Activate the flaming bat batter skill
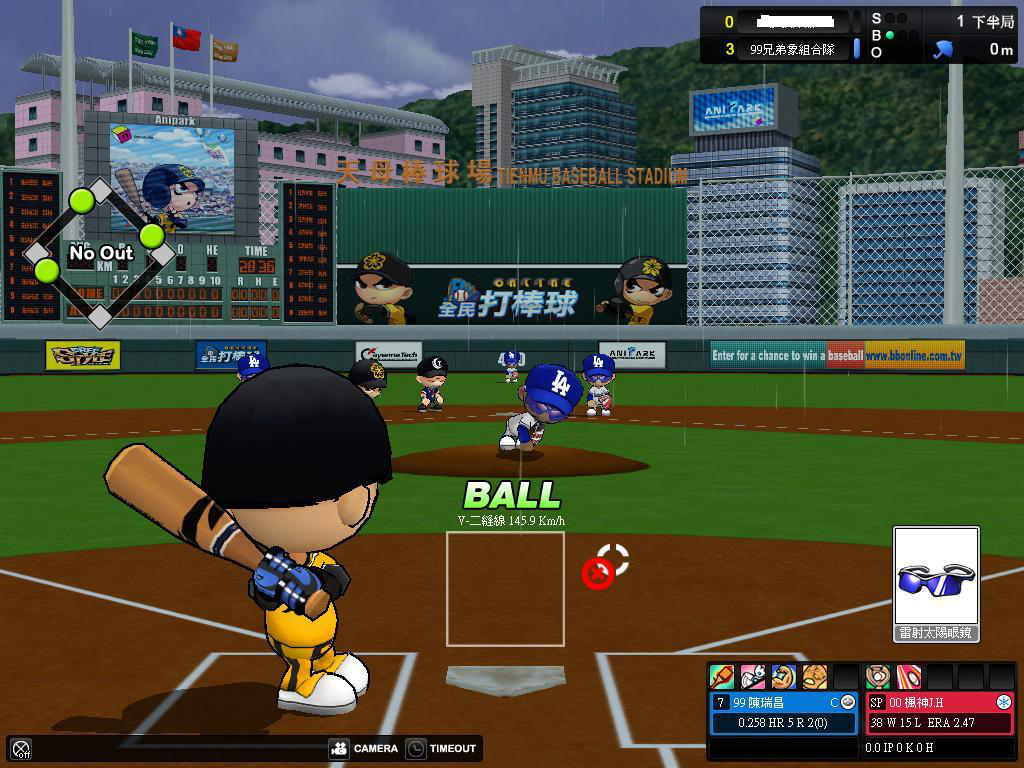The width and height of the screenshot is (1024, 768). pyautogui.click(x=721, y=677)
